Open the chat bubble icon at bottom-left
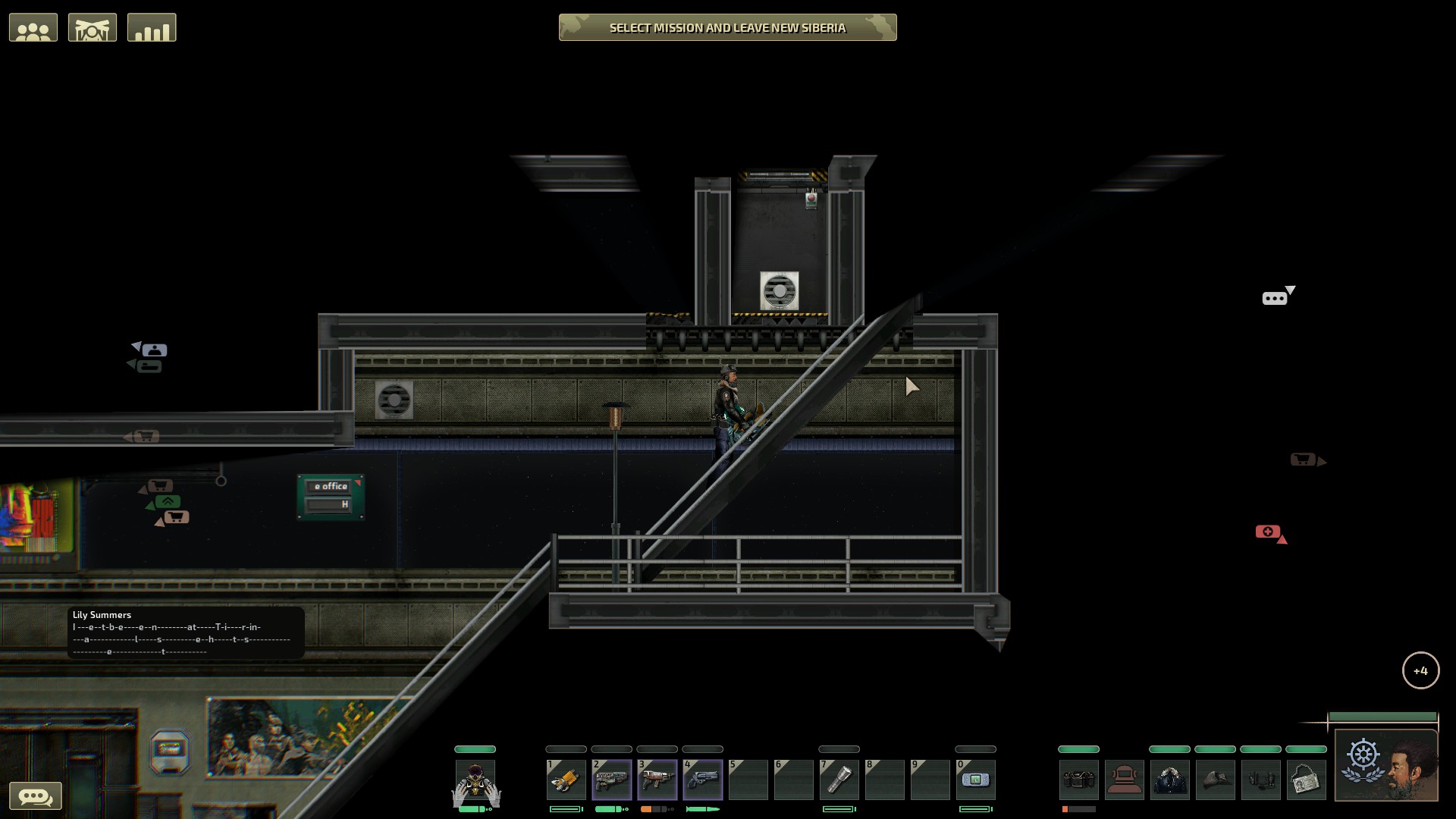Viewport: 1456px width, 819px height. [36, 795]
